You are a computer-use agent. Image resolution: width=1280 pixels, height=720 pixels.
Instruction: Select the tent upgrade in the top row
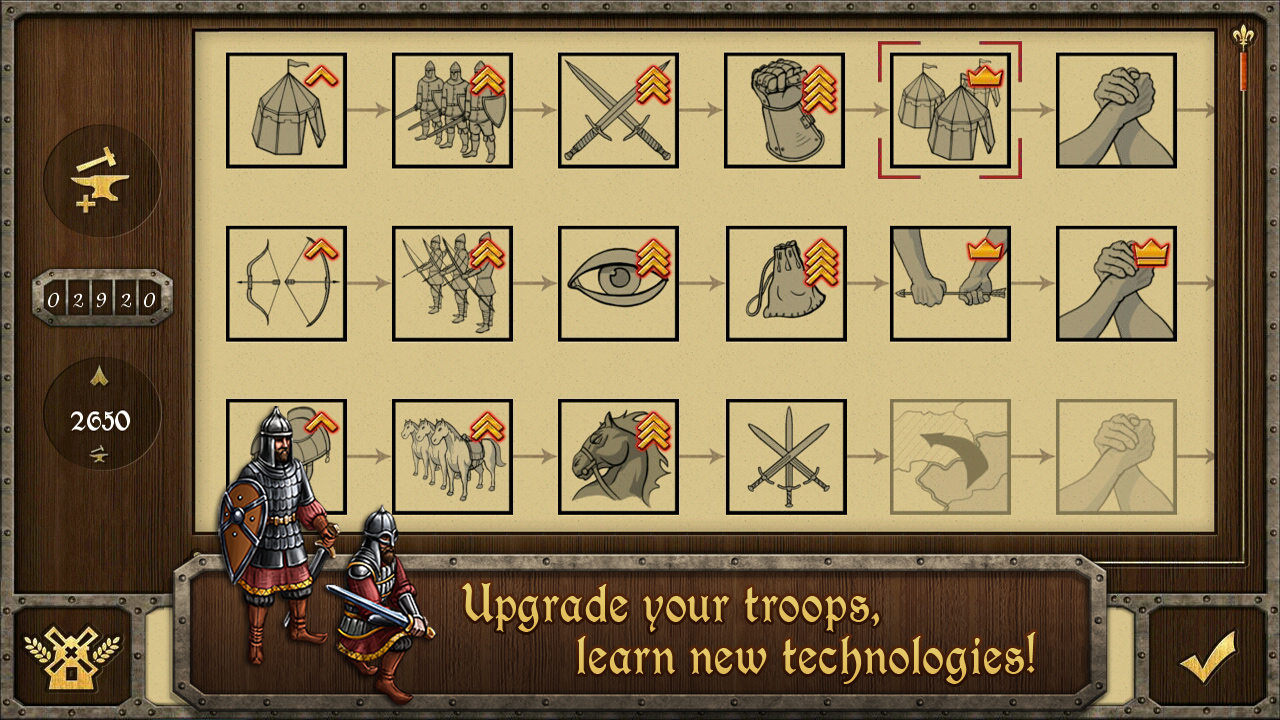click(286, 107)
